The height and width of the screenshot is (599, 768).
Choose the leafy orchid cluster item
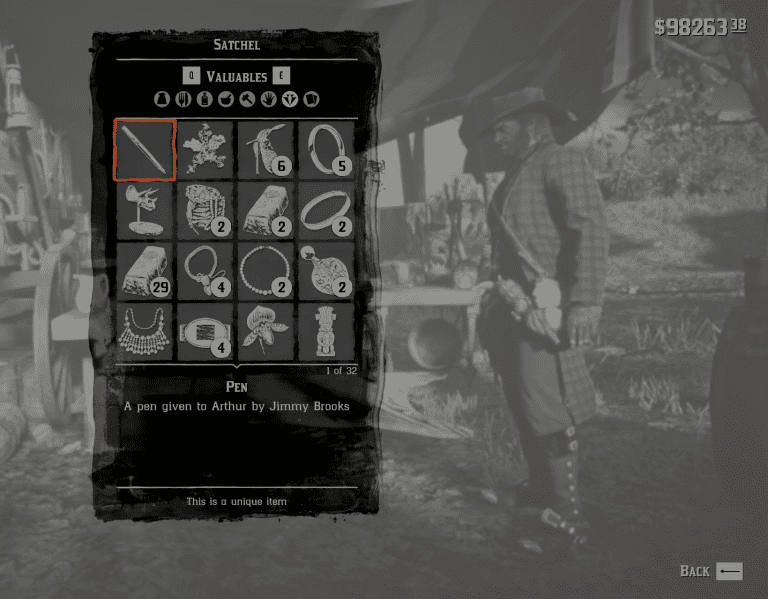point(206,150)
